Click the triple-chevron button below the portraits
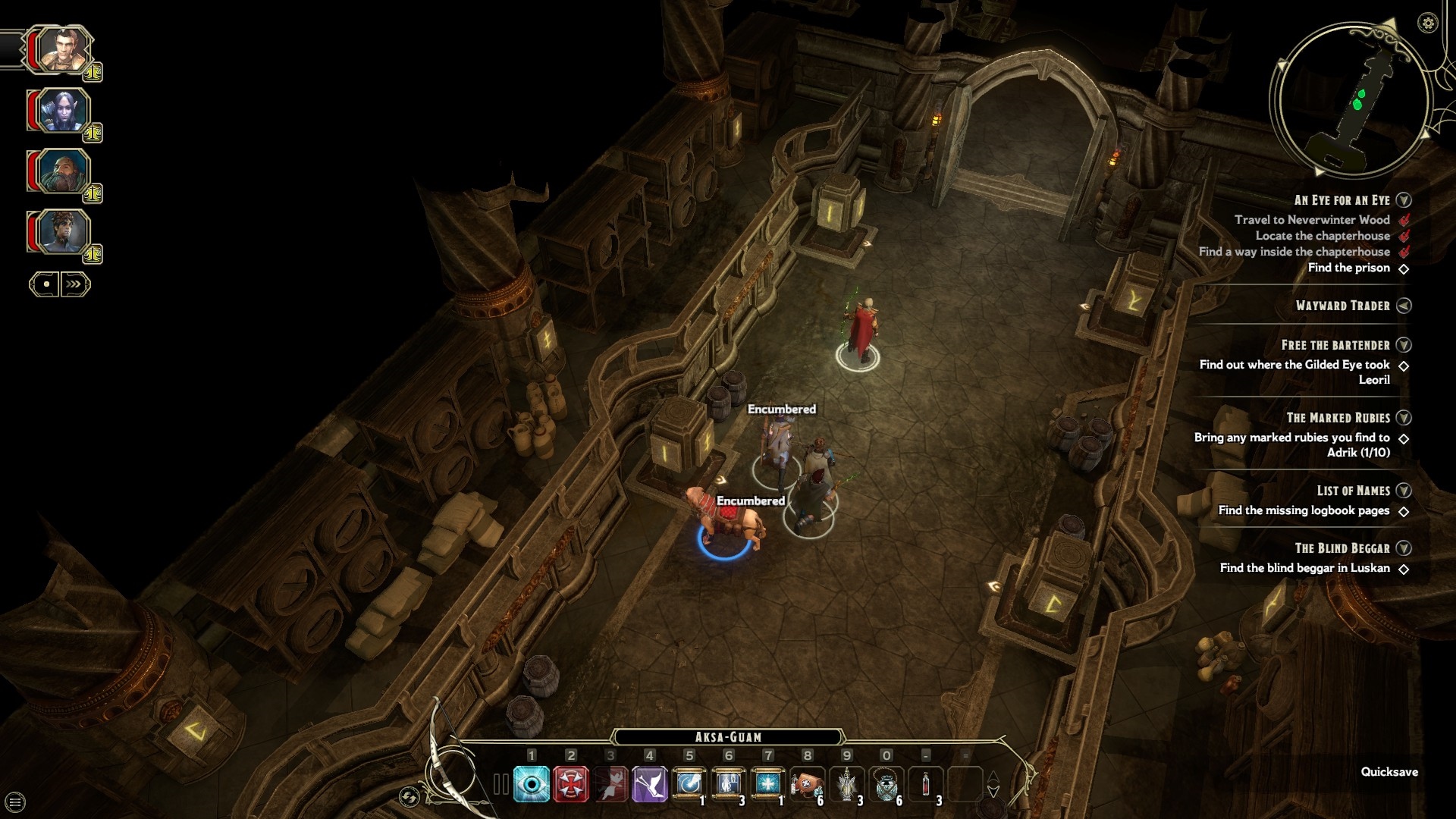1456x819 pixels. point(74,284)
